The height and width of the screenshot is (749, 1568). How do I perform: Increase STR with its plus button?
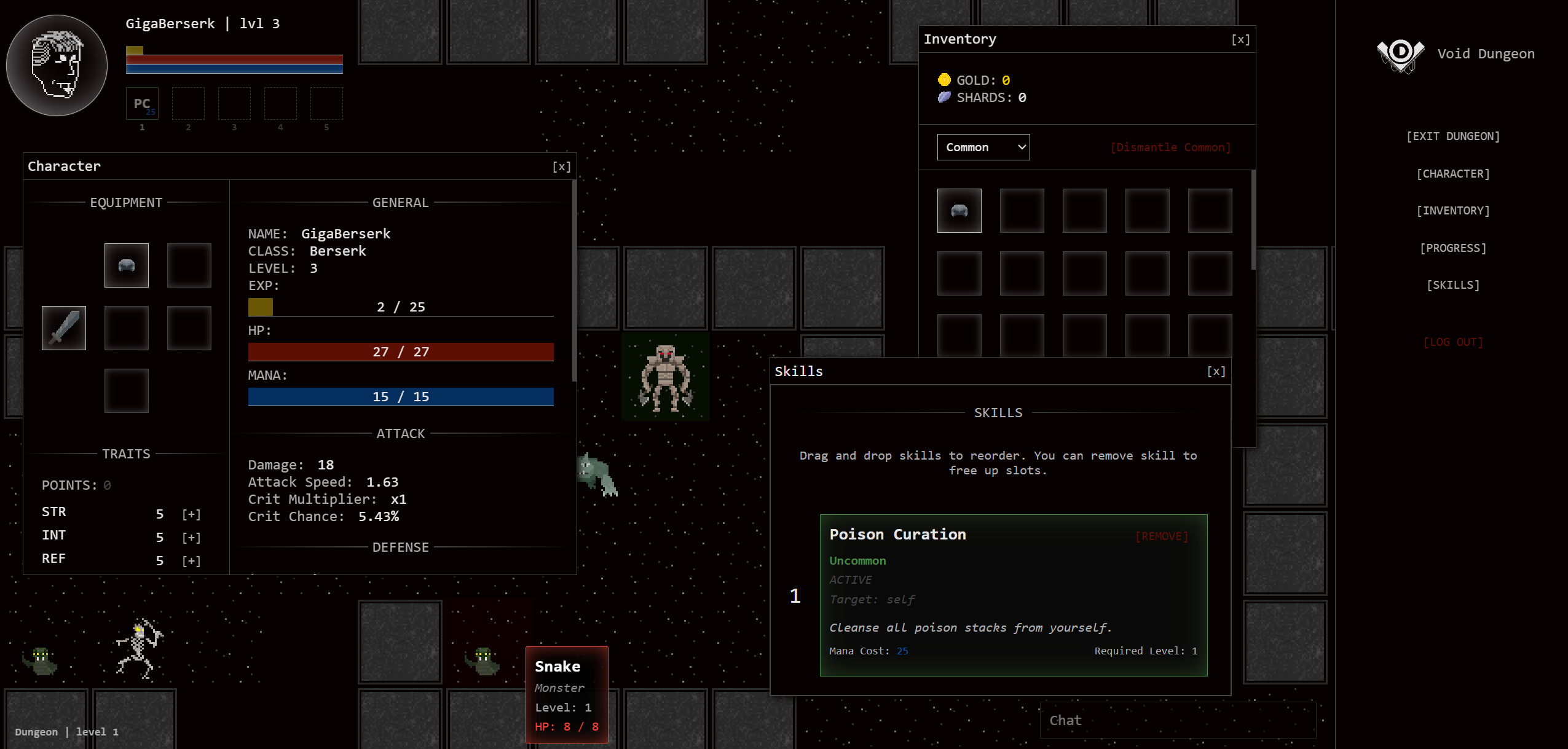tap(191, 514)
